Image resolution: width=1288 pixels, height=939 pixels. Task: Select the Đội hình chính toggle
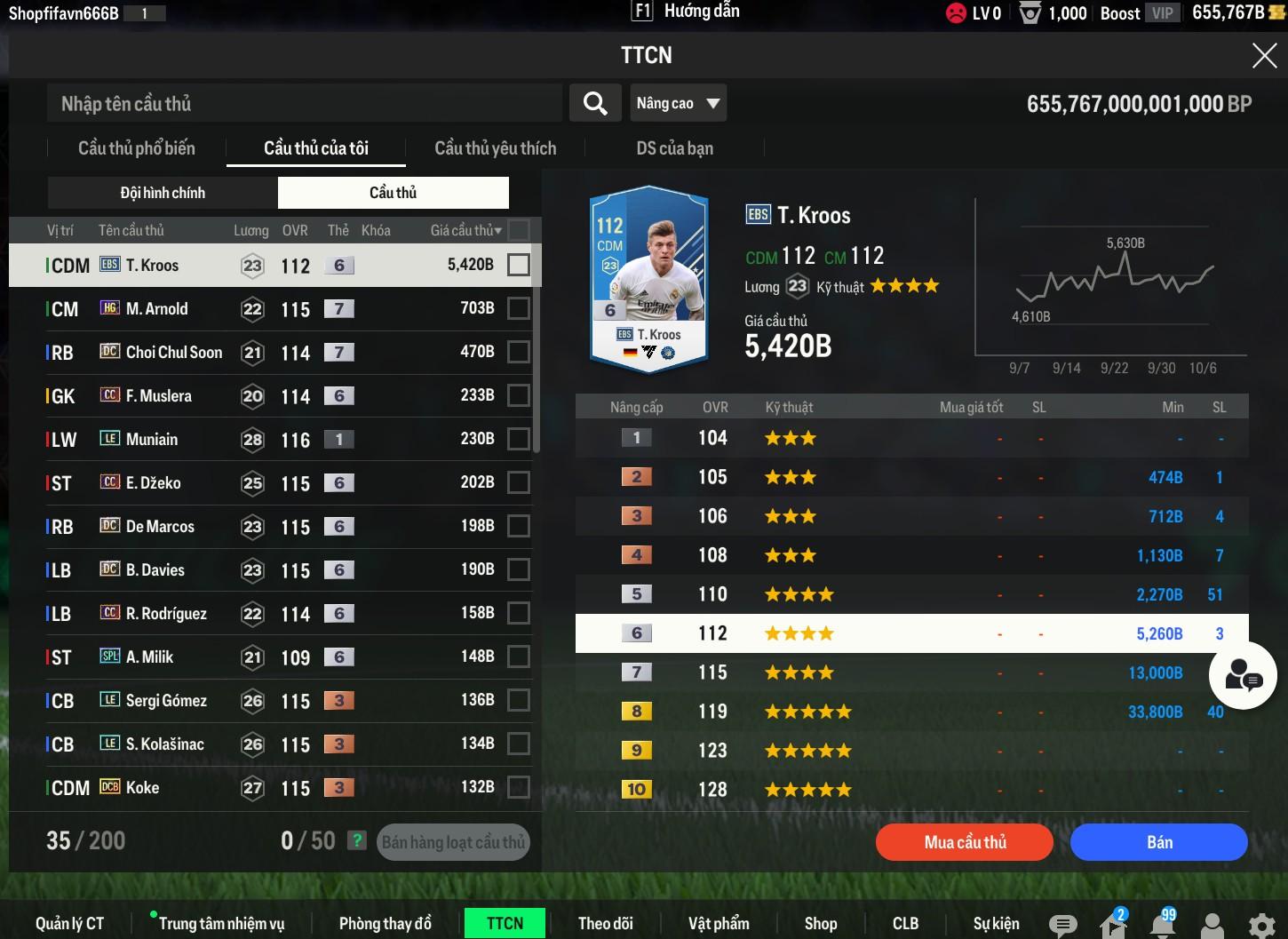tap(163, 193)
